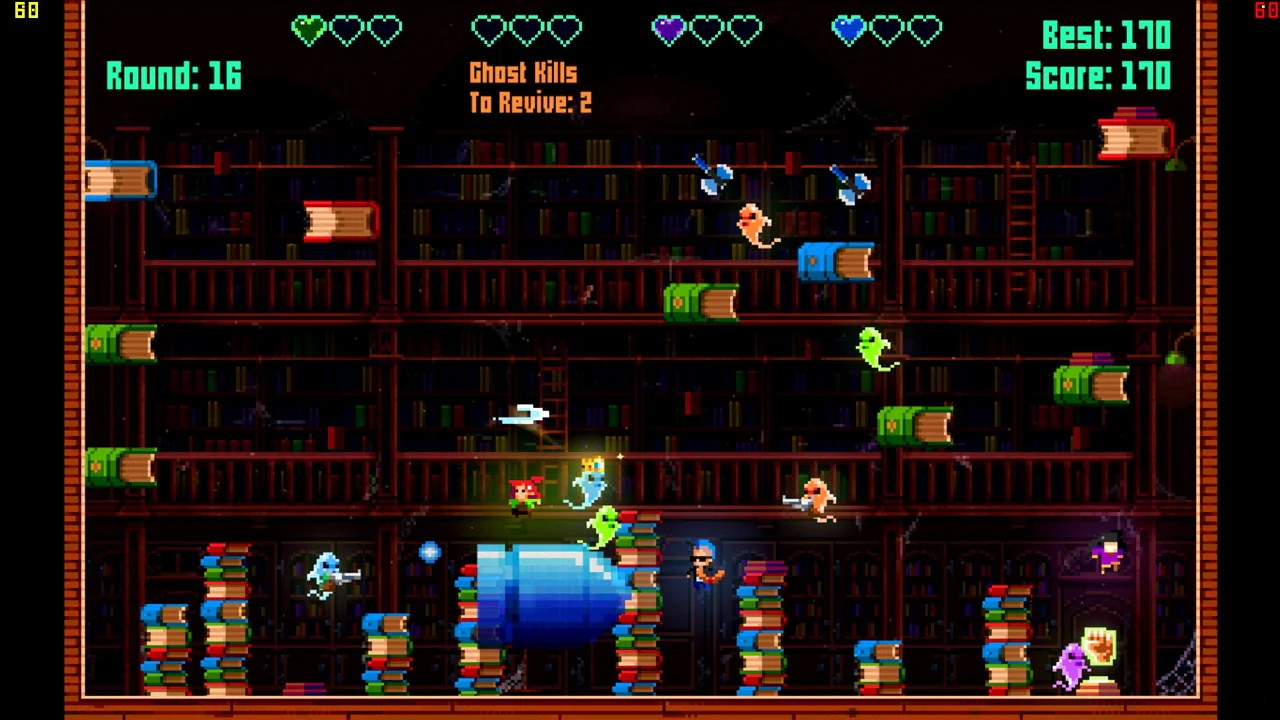
Task: Select the Ghost Kills To Revive text
Action: coord(528,87)
